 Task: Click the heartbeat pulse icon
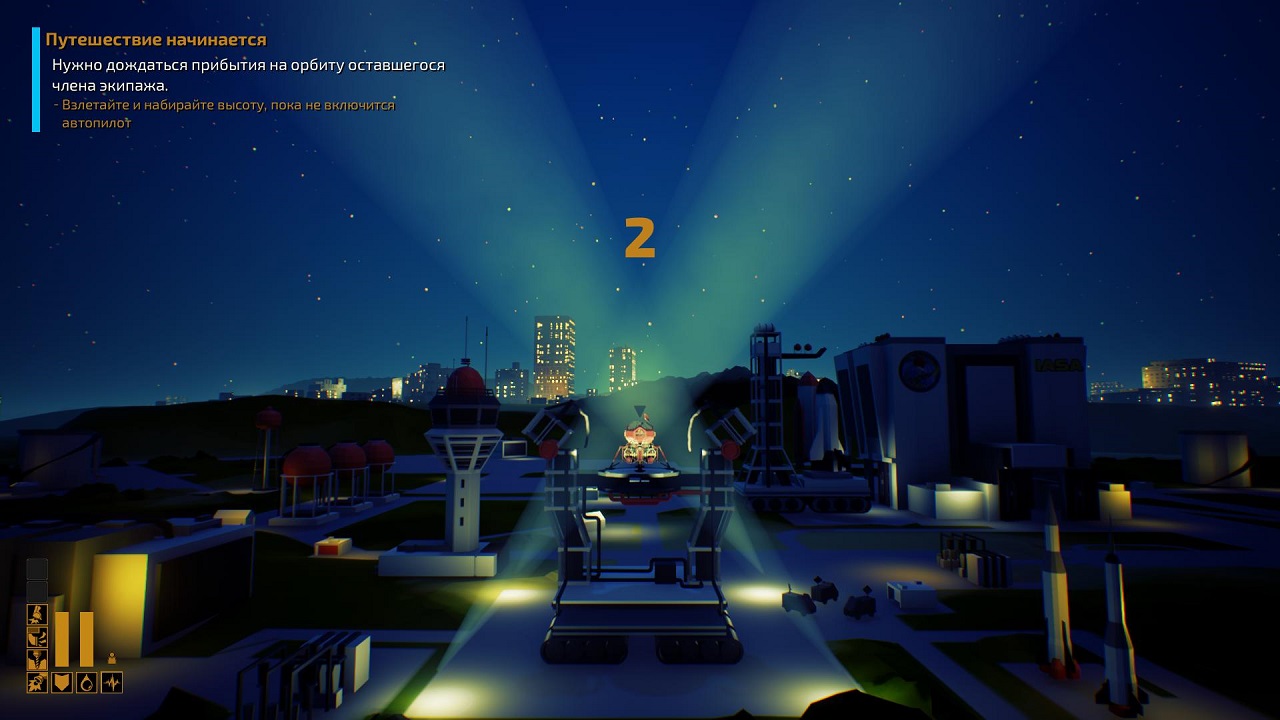pyautogui.click(x=112, y=682)
